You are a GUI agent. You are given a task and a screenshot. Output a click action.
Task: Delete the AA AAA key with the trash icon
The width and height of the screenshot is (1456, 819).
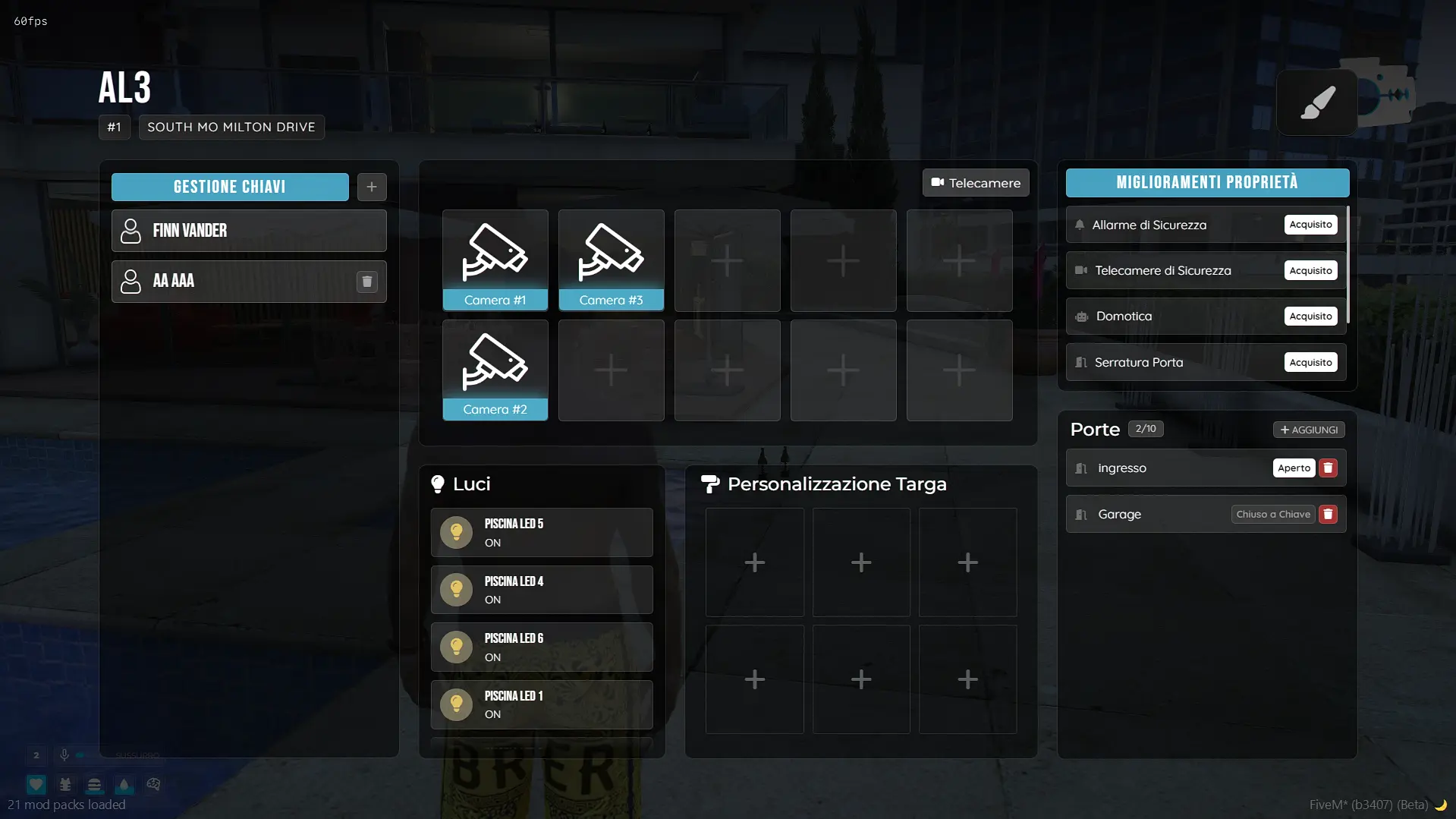(367, 281)
